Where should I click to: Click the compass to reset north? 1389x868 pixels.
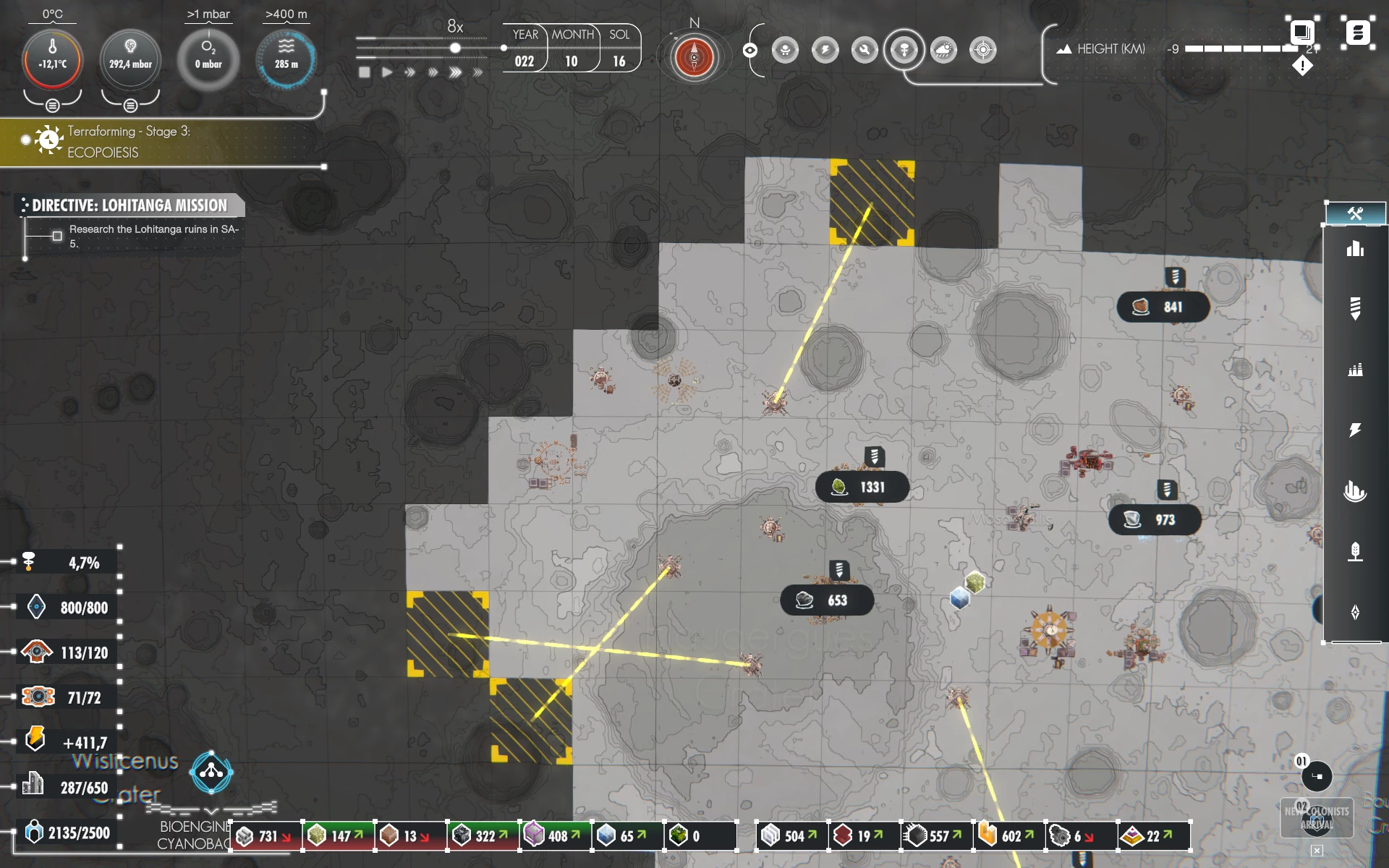(694, 57)
